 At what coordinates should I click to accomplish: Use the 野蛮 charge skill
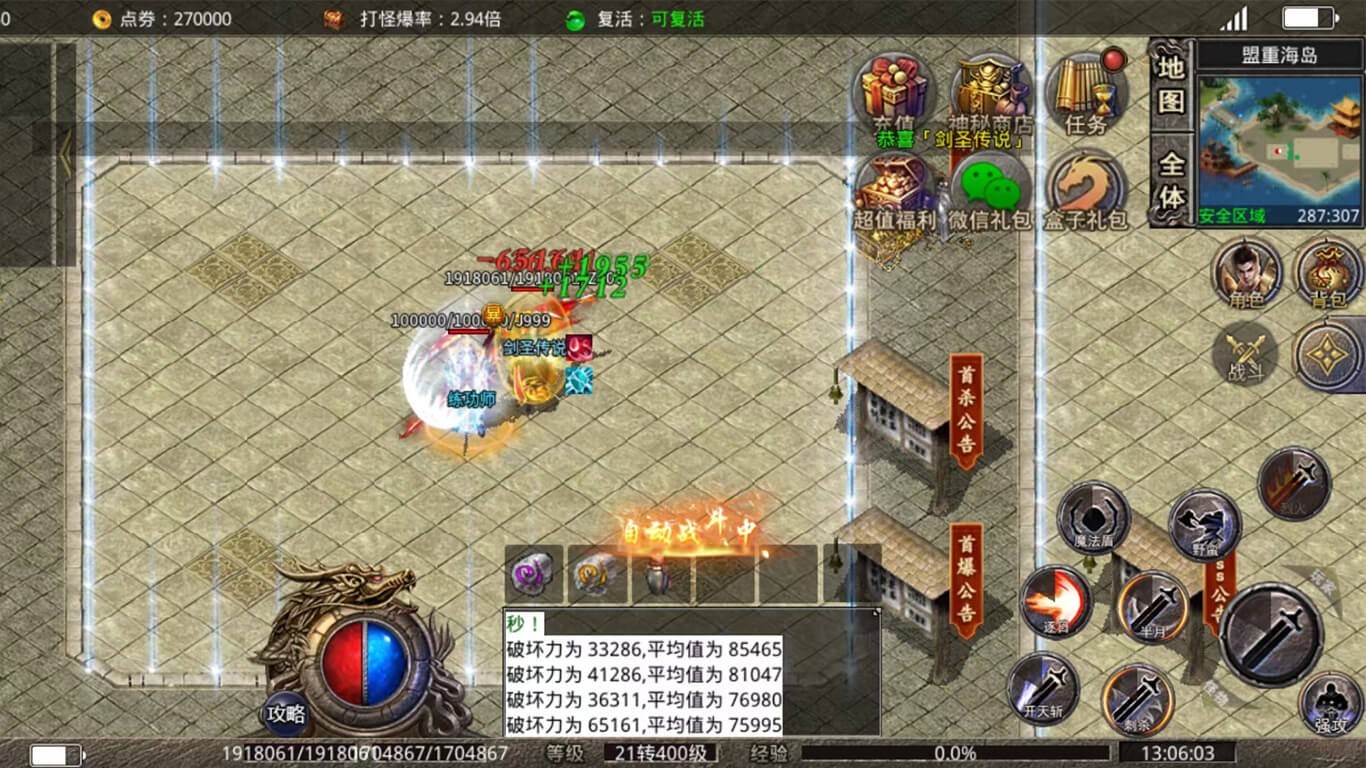point(1204,524)
